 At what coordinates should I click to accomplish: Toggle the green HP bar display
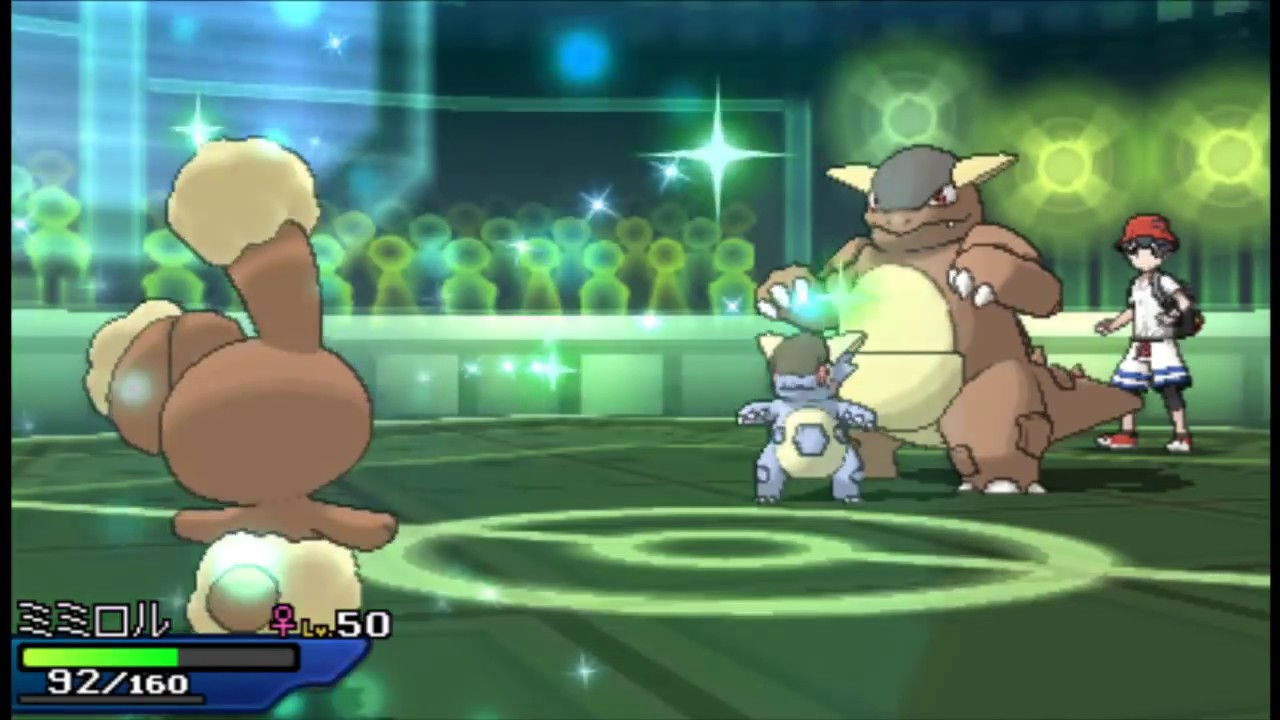click(100, 656)
